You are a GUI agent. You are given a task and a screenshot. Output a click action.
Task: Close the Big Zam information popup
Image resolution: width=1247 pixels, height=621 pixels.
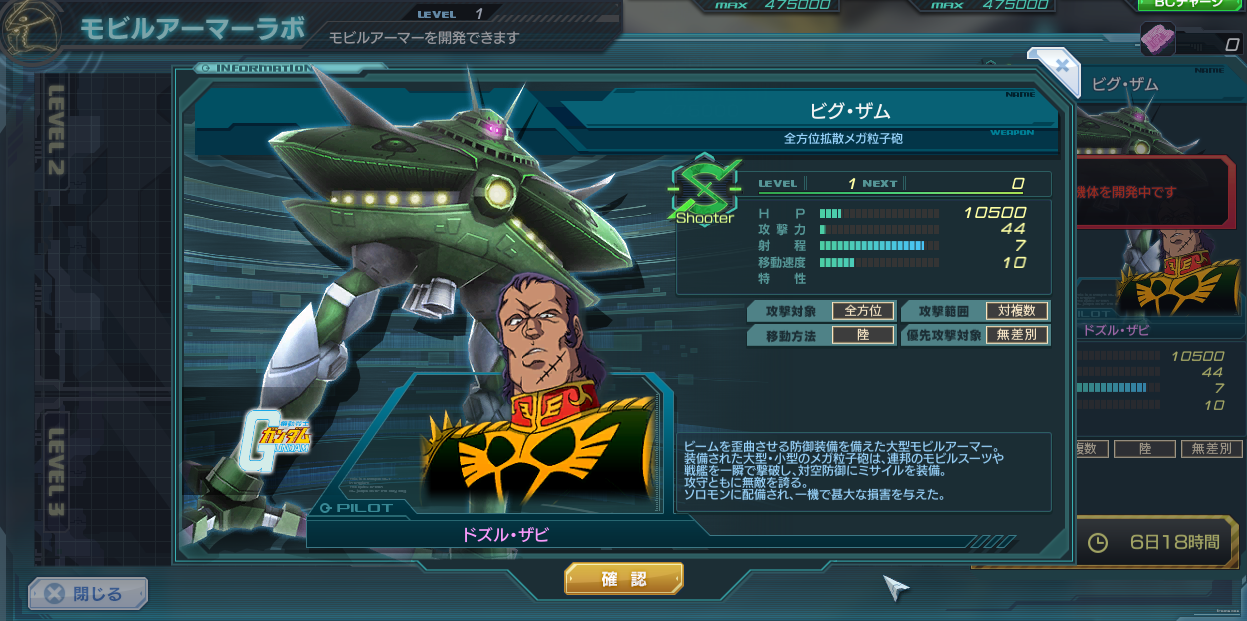coord(1061,67)
